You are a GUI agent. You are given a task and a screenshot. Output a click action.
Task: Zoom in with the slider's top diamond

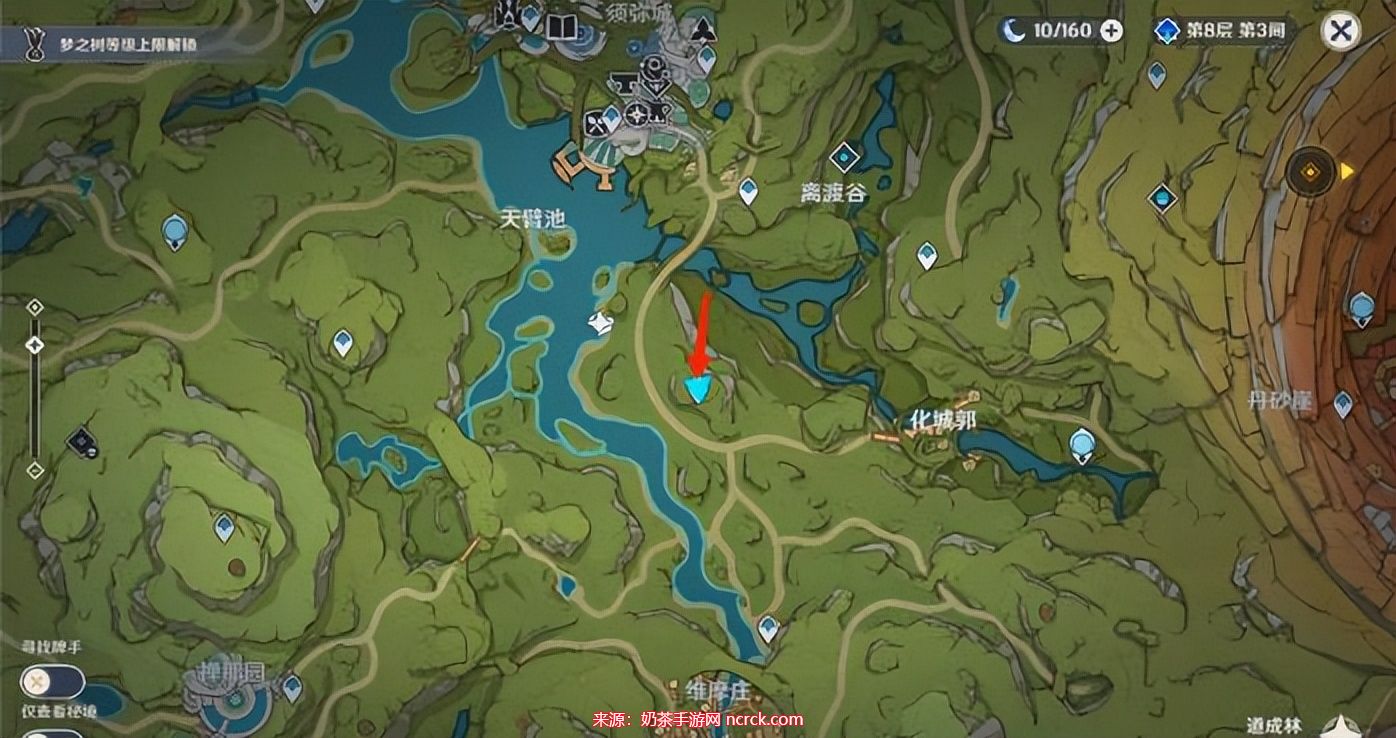click(35, 307)
